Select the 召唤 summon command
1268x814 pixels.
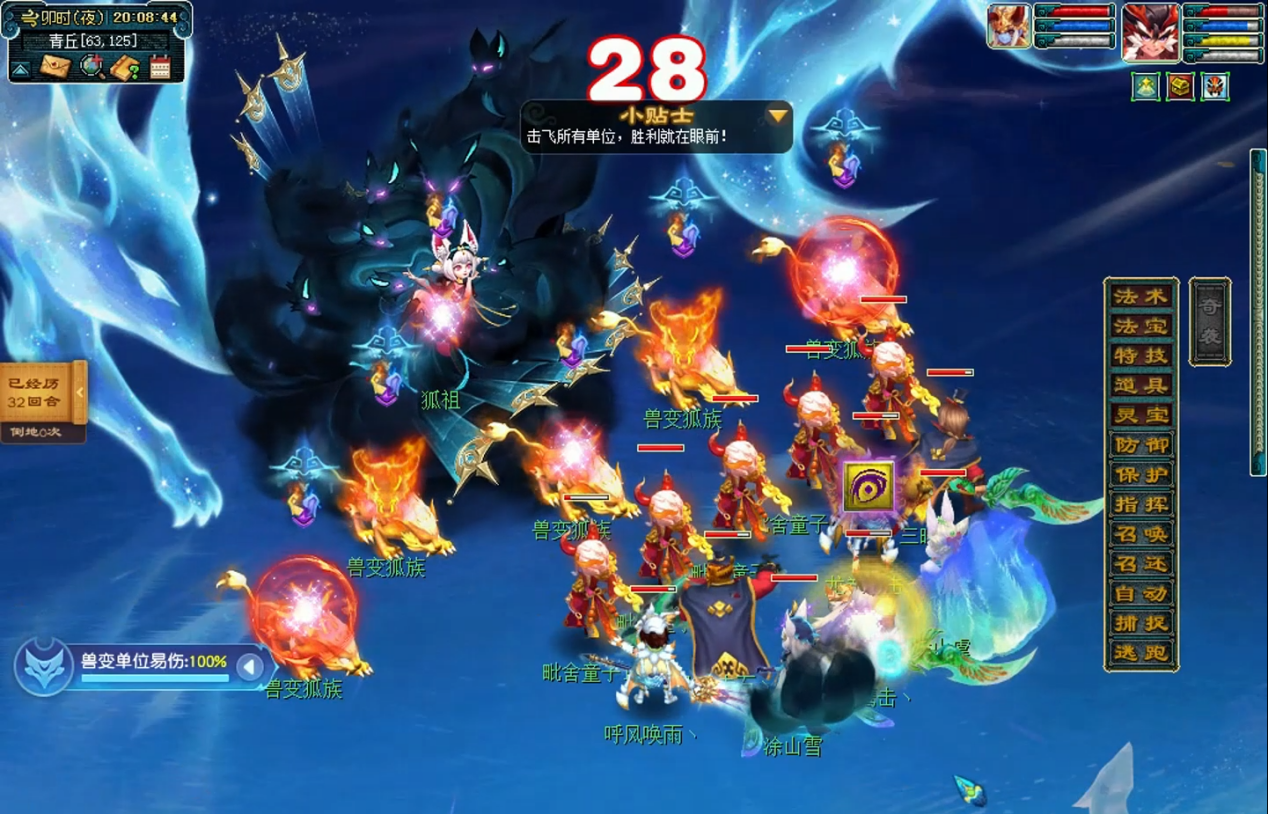1141,535
